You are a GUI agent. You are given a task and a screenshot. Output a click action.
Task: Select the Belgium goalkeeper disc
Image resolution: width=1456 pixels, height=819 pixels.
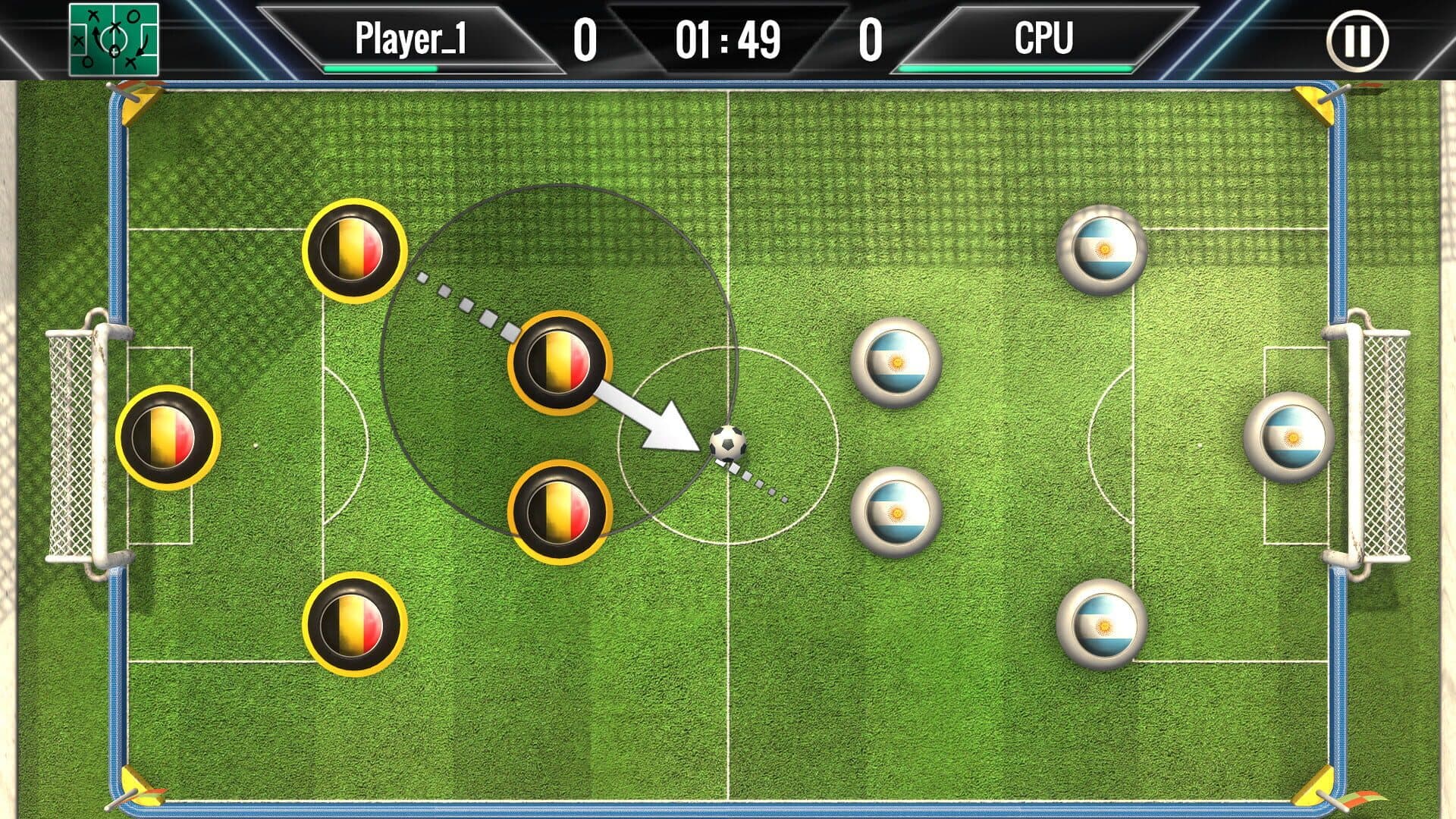(x=168, y=438)
